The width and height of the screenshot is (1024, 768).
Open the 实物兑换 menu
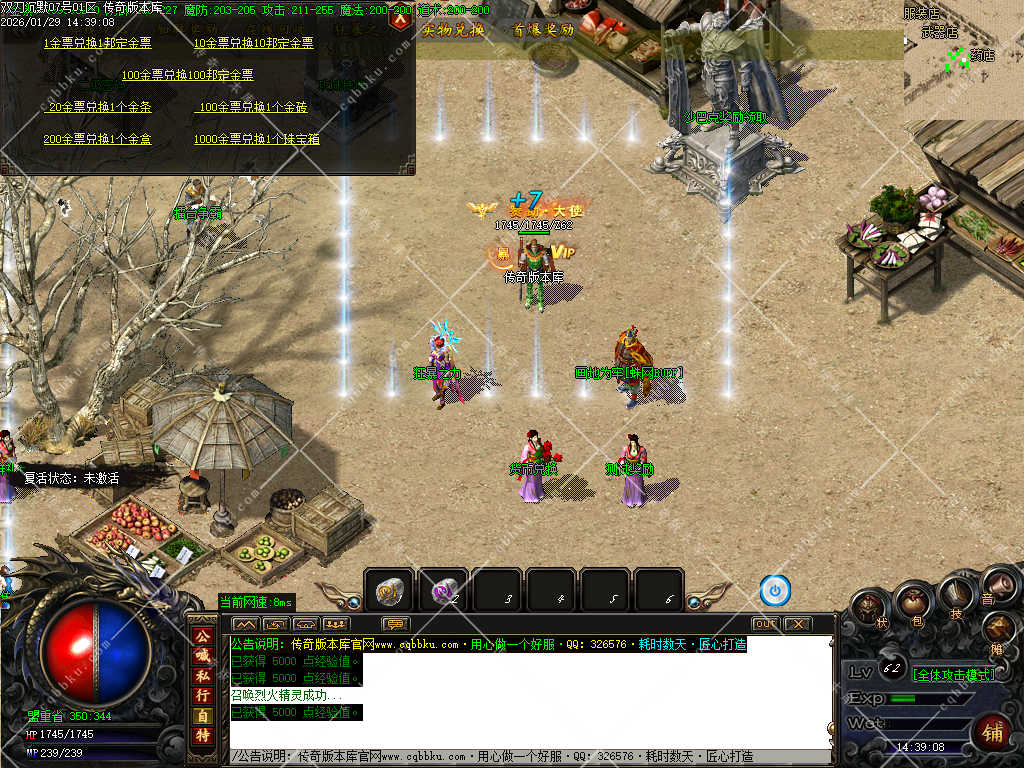(453, 30)
